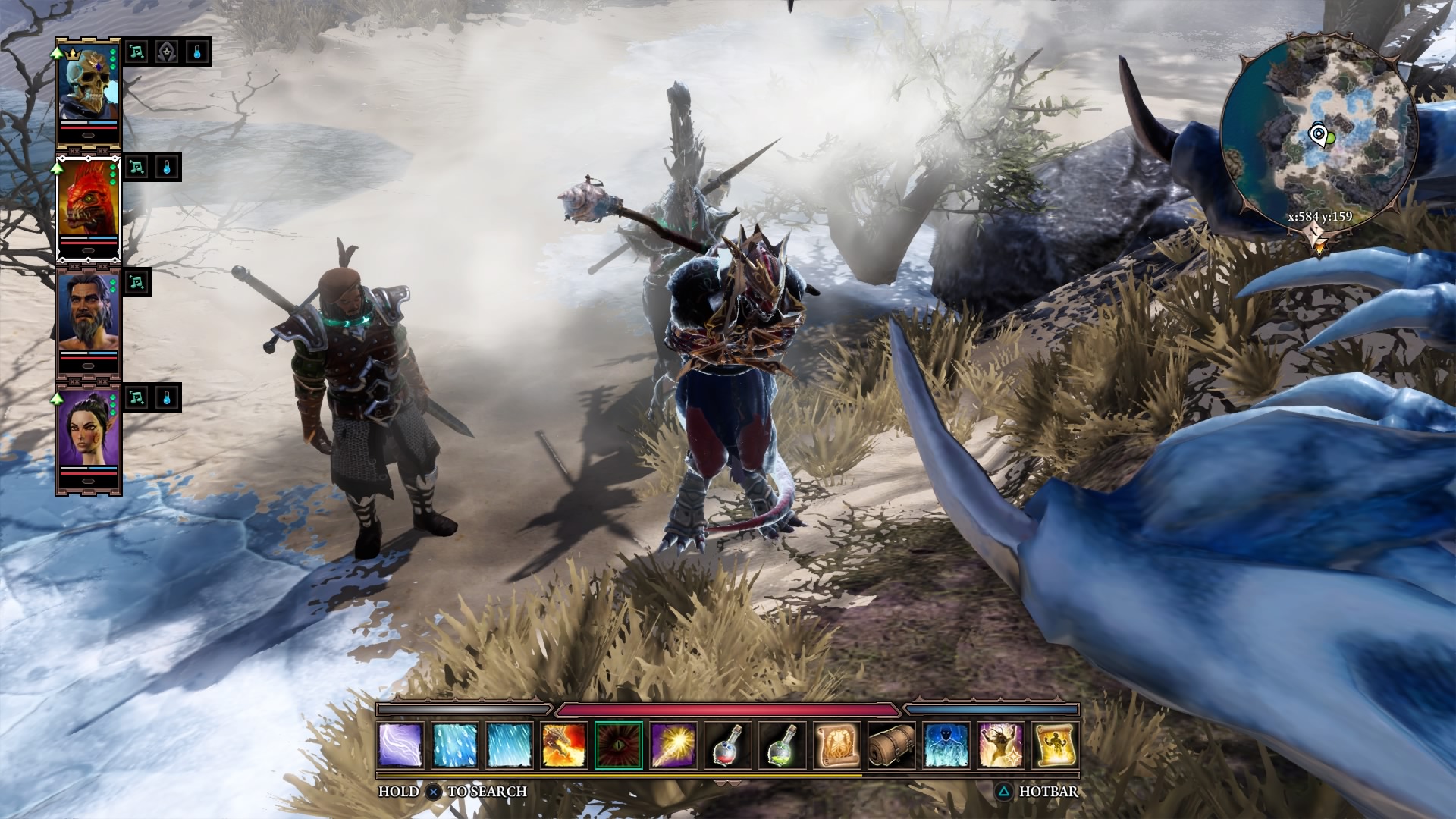Screen dimensions: 1456x819
Task: Inspect the thermometer status beside the elf portrait
Action: click(167, 397)
